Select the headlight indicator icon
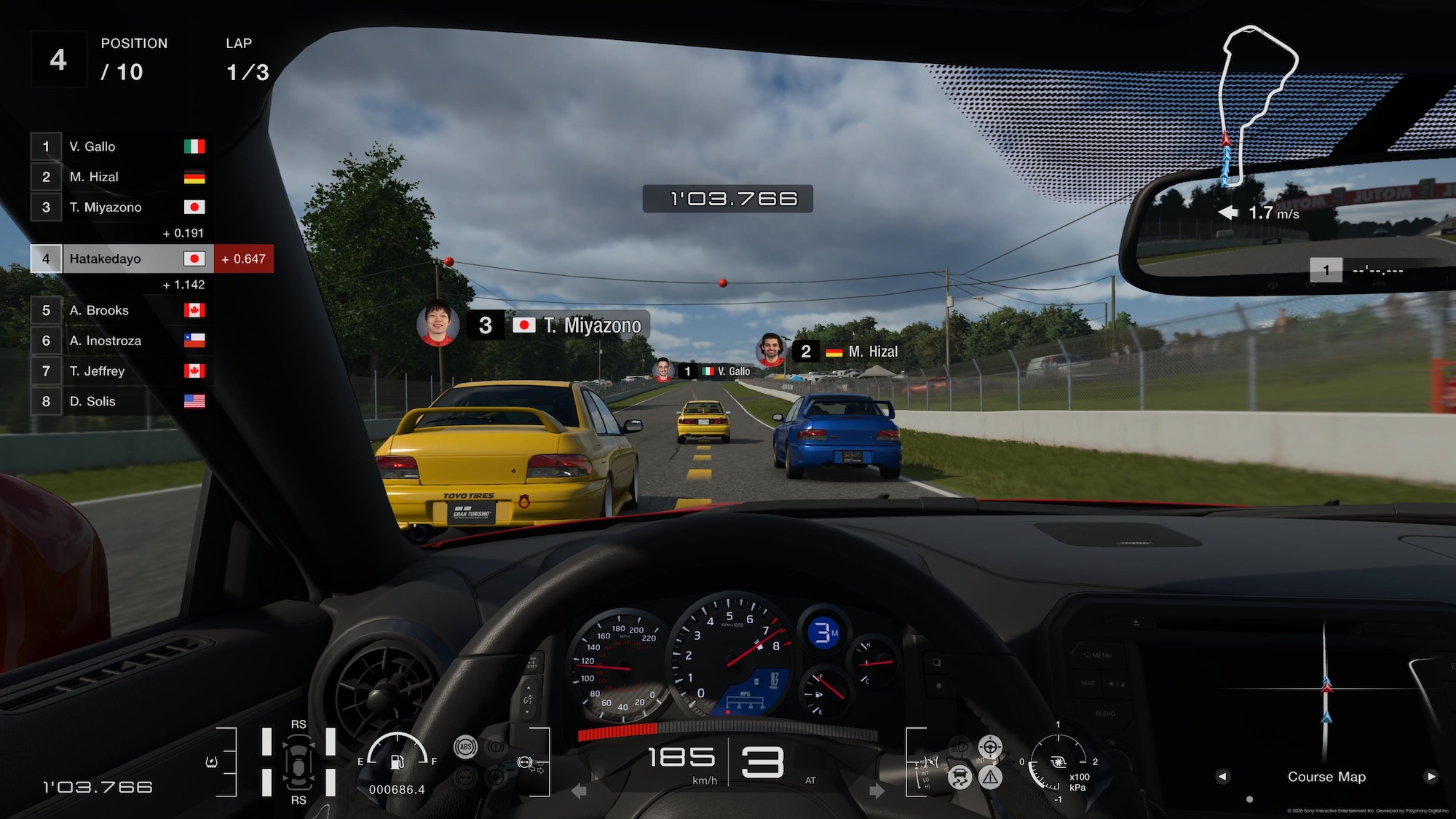Screen dimensions: 1456x819 click(959, 747)
